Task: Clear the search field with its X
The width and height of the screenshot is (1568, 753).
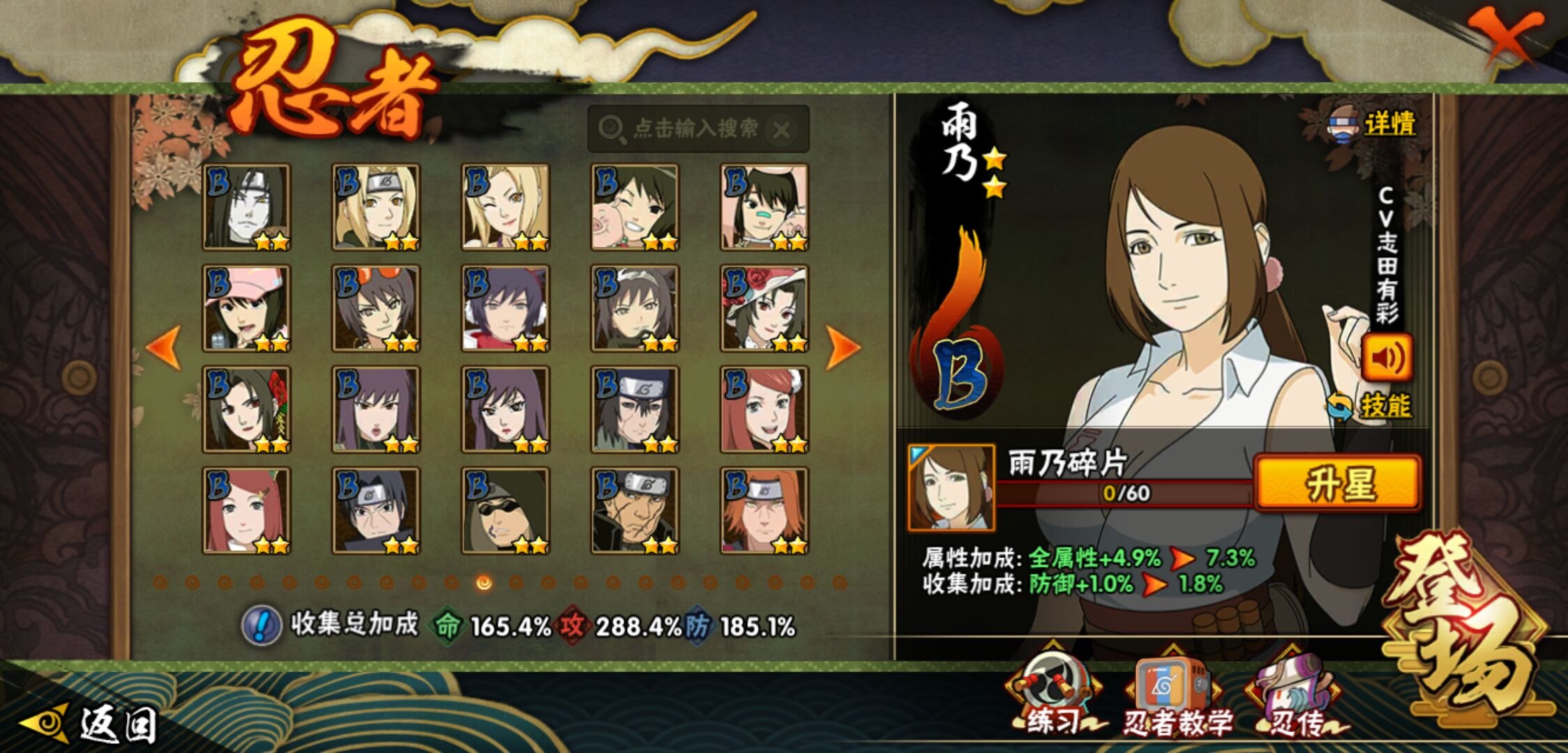Action: coord(783,130)
